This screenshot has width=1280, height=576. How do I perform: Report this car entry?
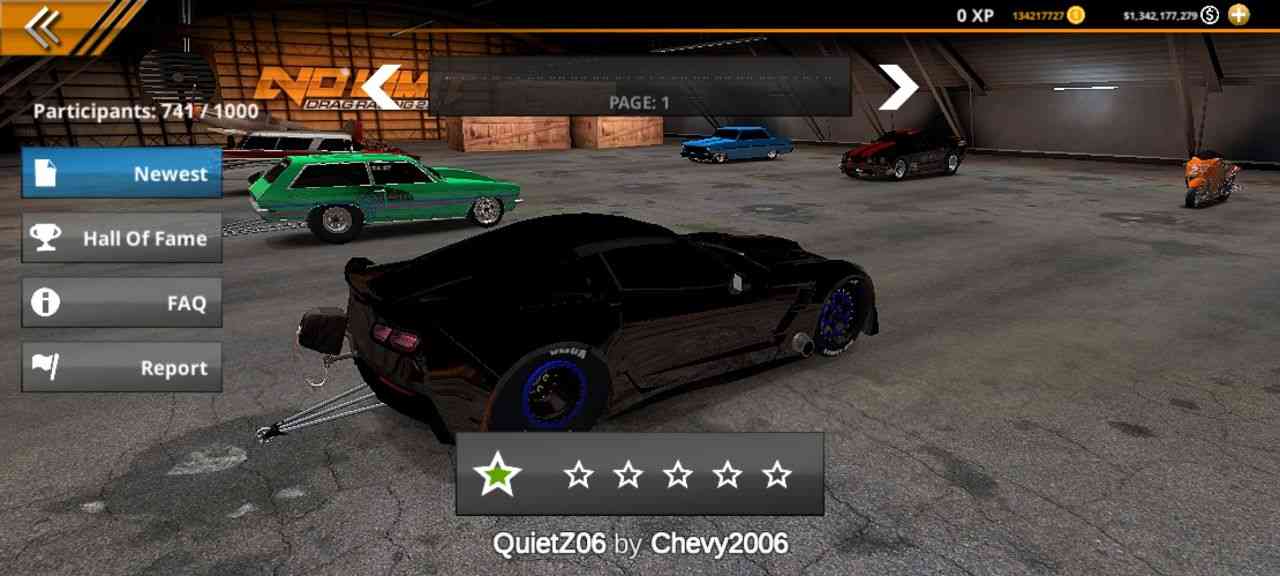[122, 368]
